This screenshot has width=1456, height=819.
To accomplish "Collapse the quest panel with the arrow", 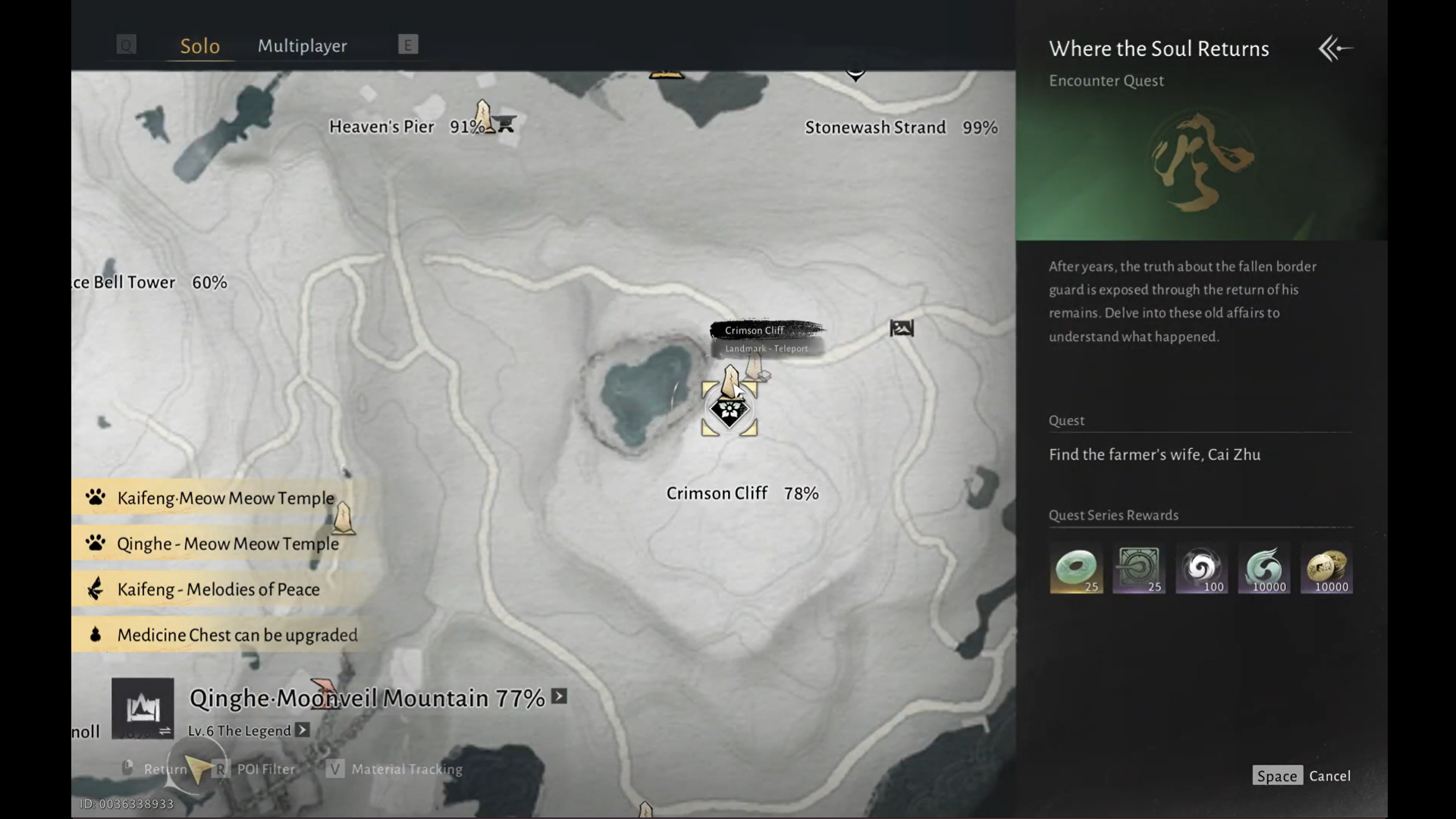I will (1335, 49).
